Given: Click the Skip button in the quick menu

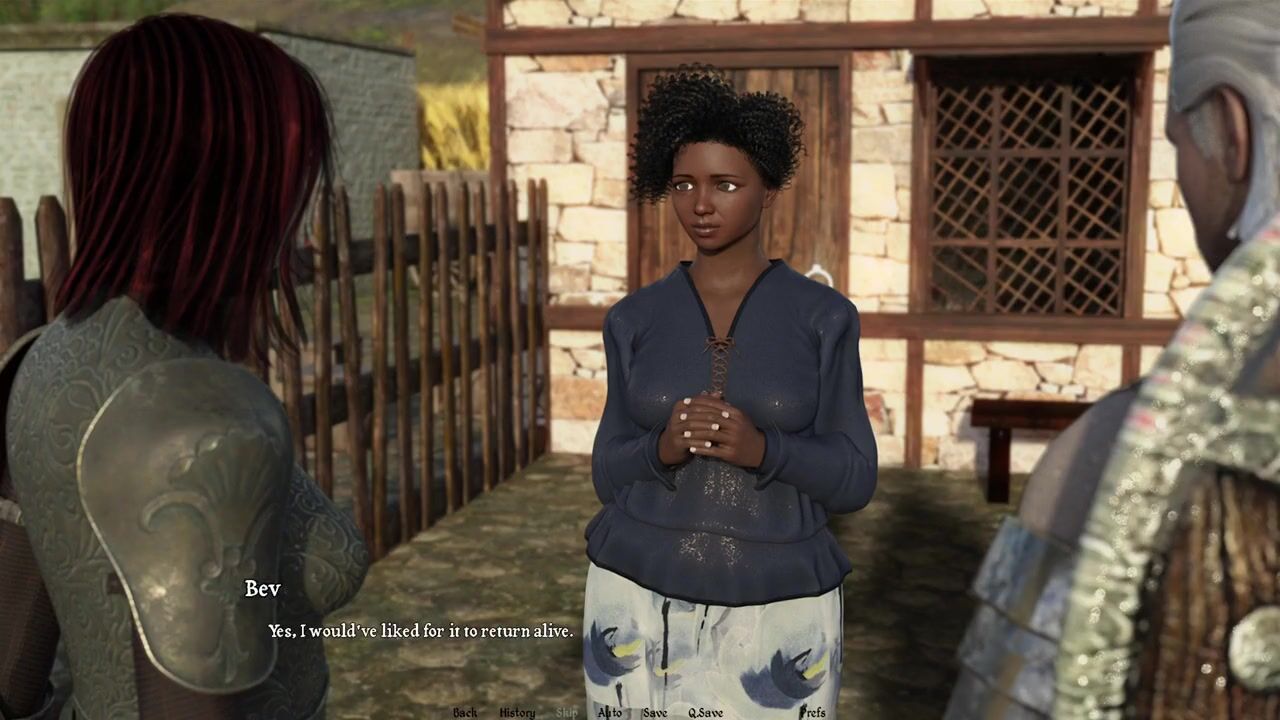Looking at the screenshot, I should click(x=567, y=712).
